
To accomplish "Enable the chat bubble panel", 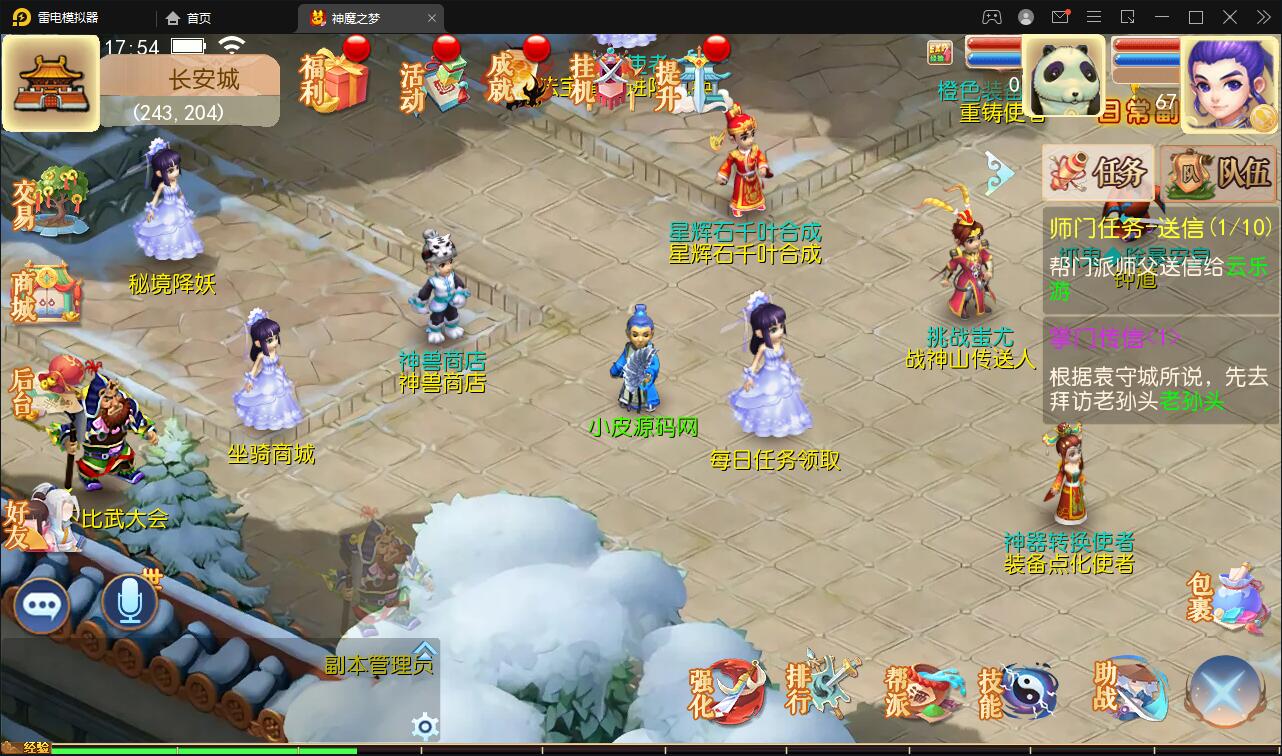I will tap(42, 603).
